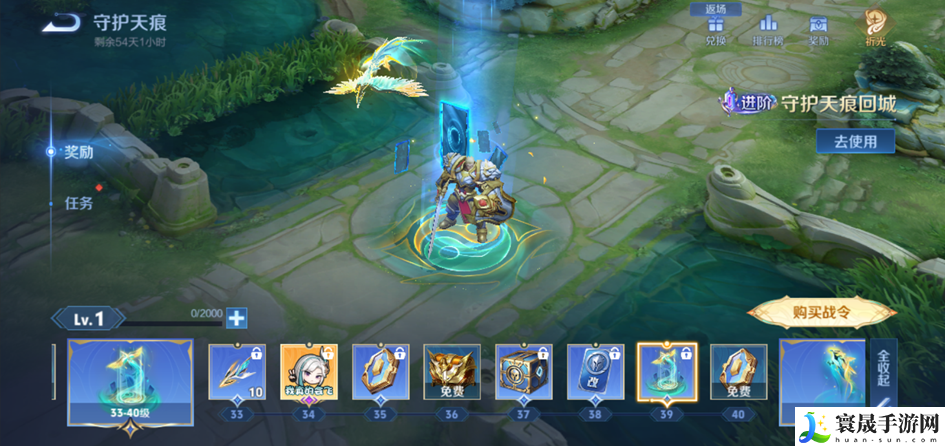This screenshot has height=446, width=945.
Task: Select the highlighted level 39 reward
Action: click(667, 372)
